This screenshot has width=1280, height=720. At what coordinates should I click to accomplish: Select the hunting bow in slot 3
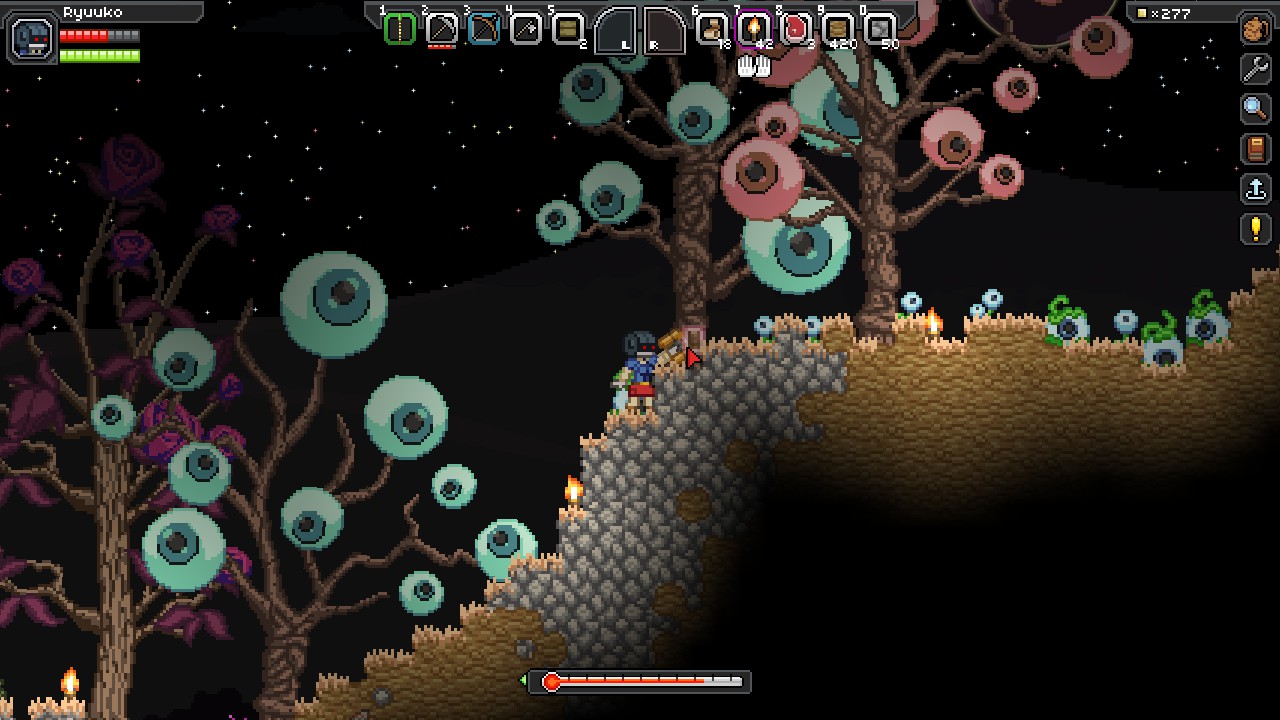[483, 29]
